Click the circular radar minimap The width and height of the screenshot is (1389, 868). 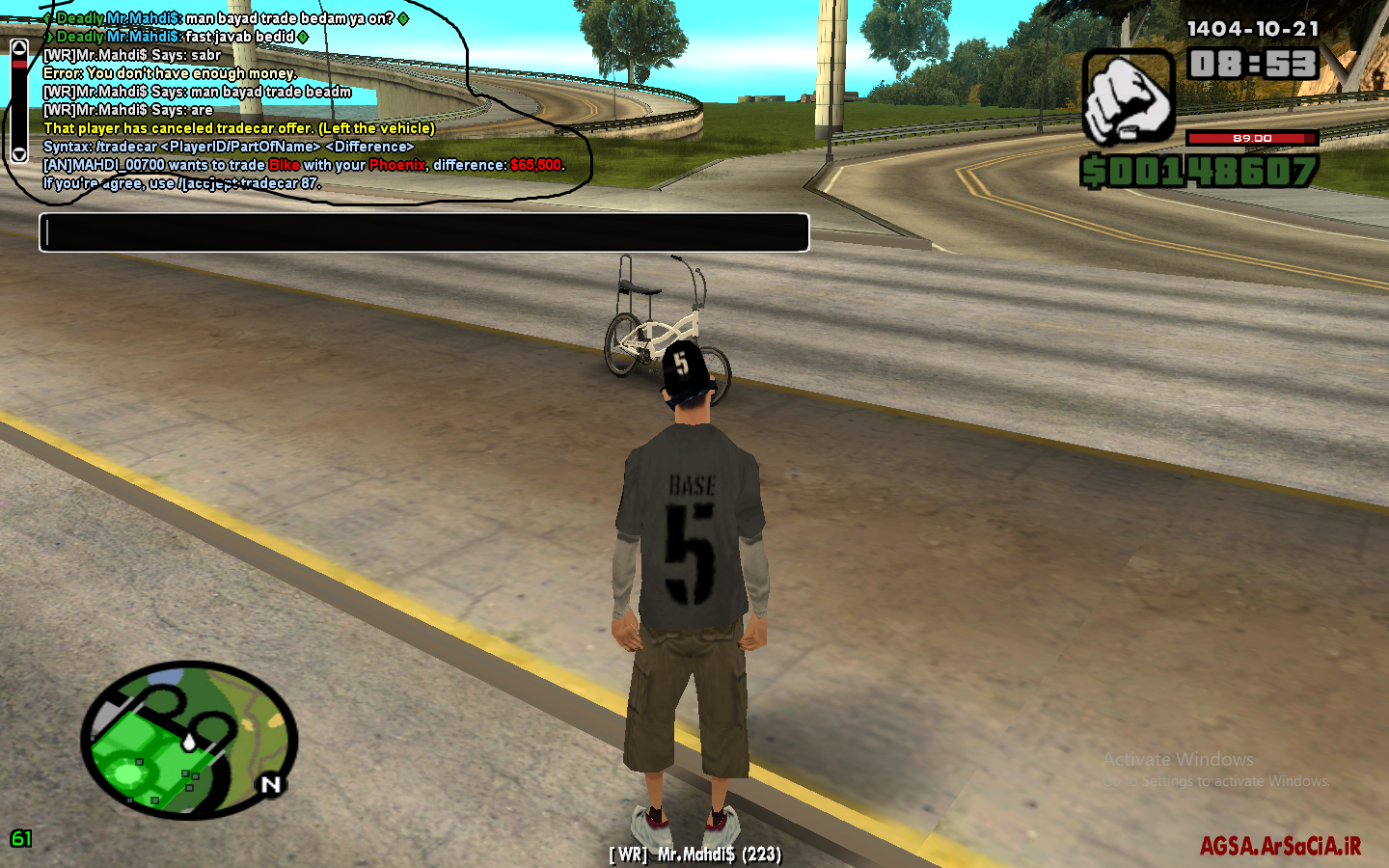click(189, 740)
